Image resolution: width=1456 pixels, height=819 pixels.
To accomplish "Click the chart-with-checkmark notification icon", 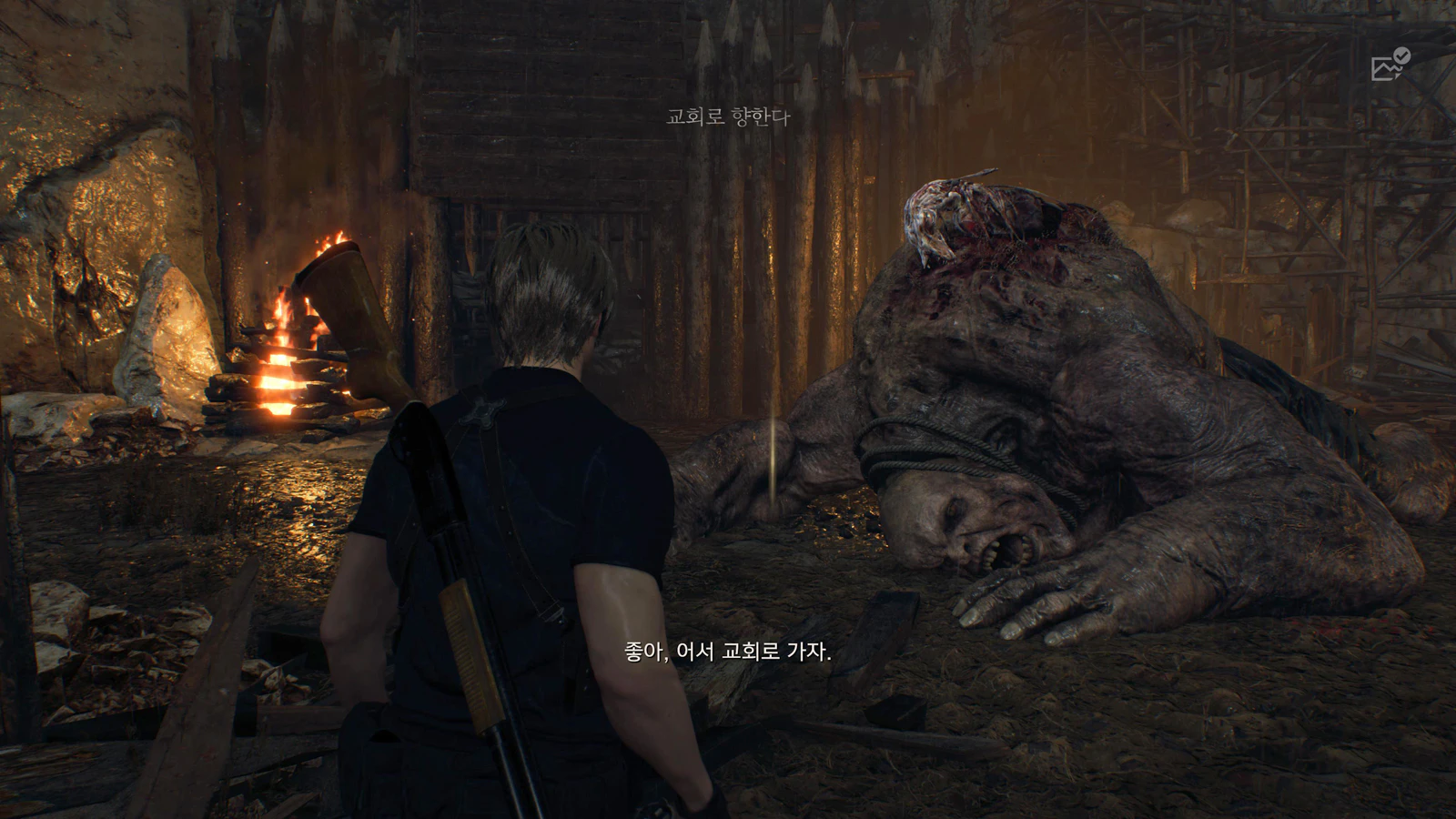I will [x=1390, y=65].
